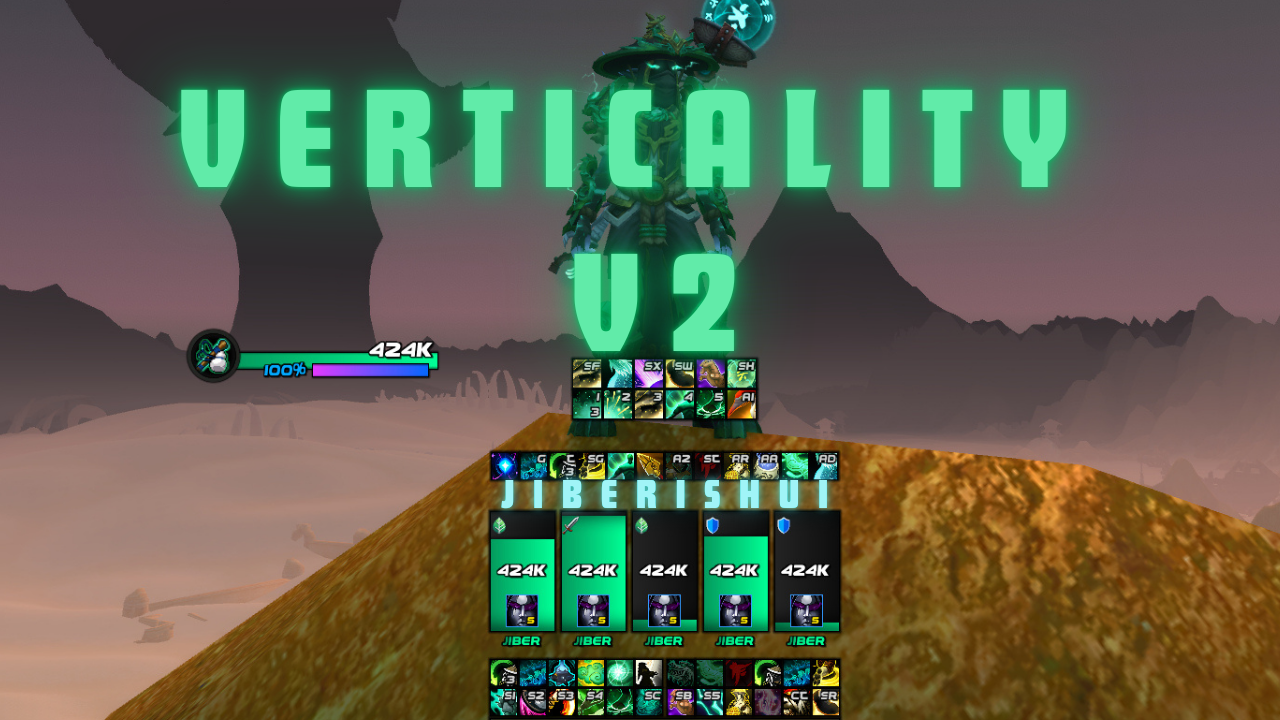Select the ability bound to AD
1280x720 pixels.
point(825,466)
